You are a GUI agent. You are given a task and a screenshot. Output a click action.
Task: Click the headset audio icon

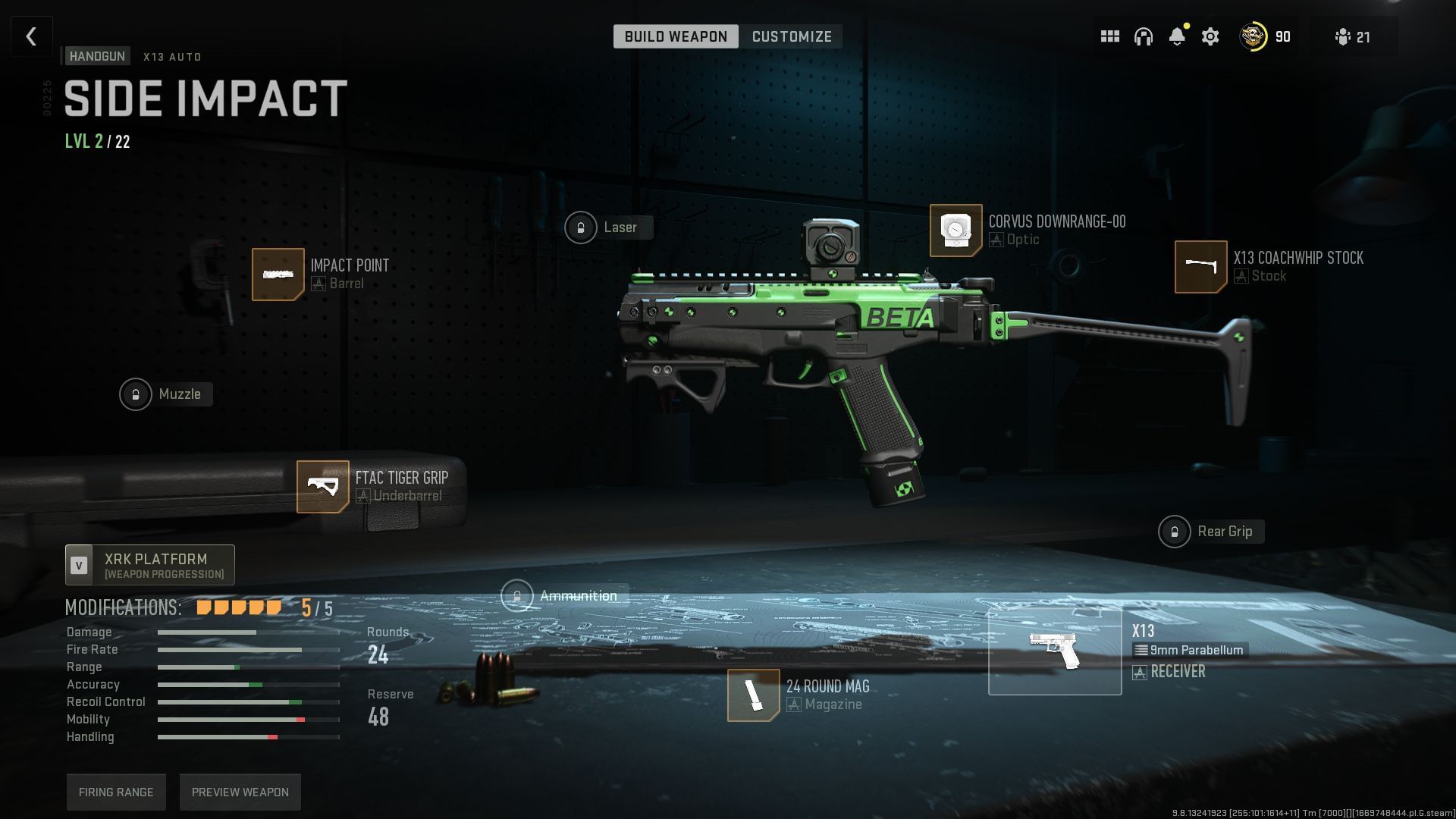tap(1144, 36)
